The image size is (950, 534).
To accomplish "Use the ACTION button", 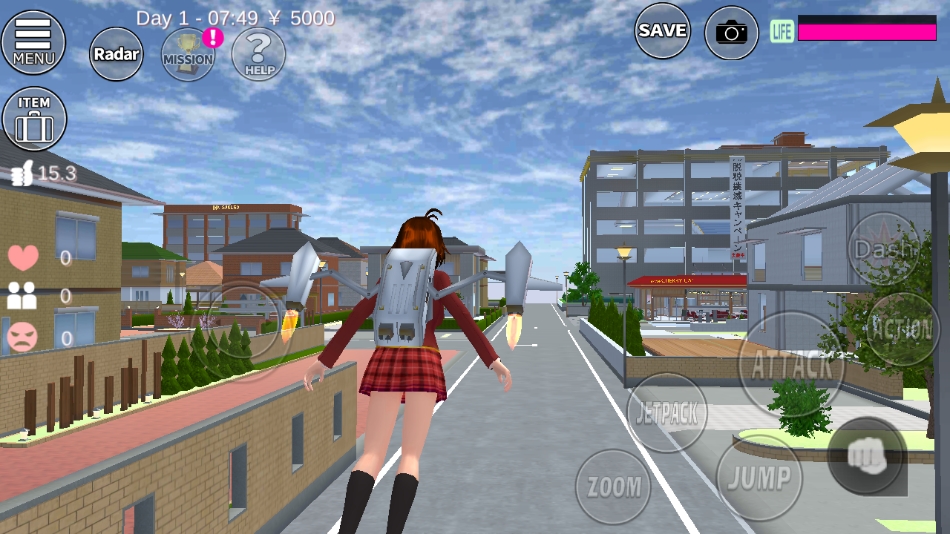I will (901, 329).
